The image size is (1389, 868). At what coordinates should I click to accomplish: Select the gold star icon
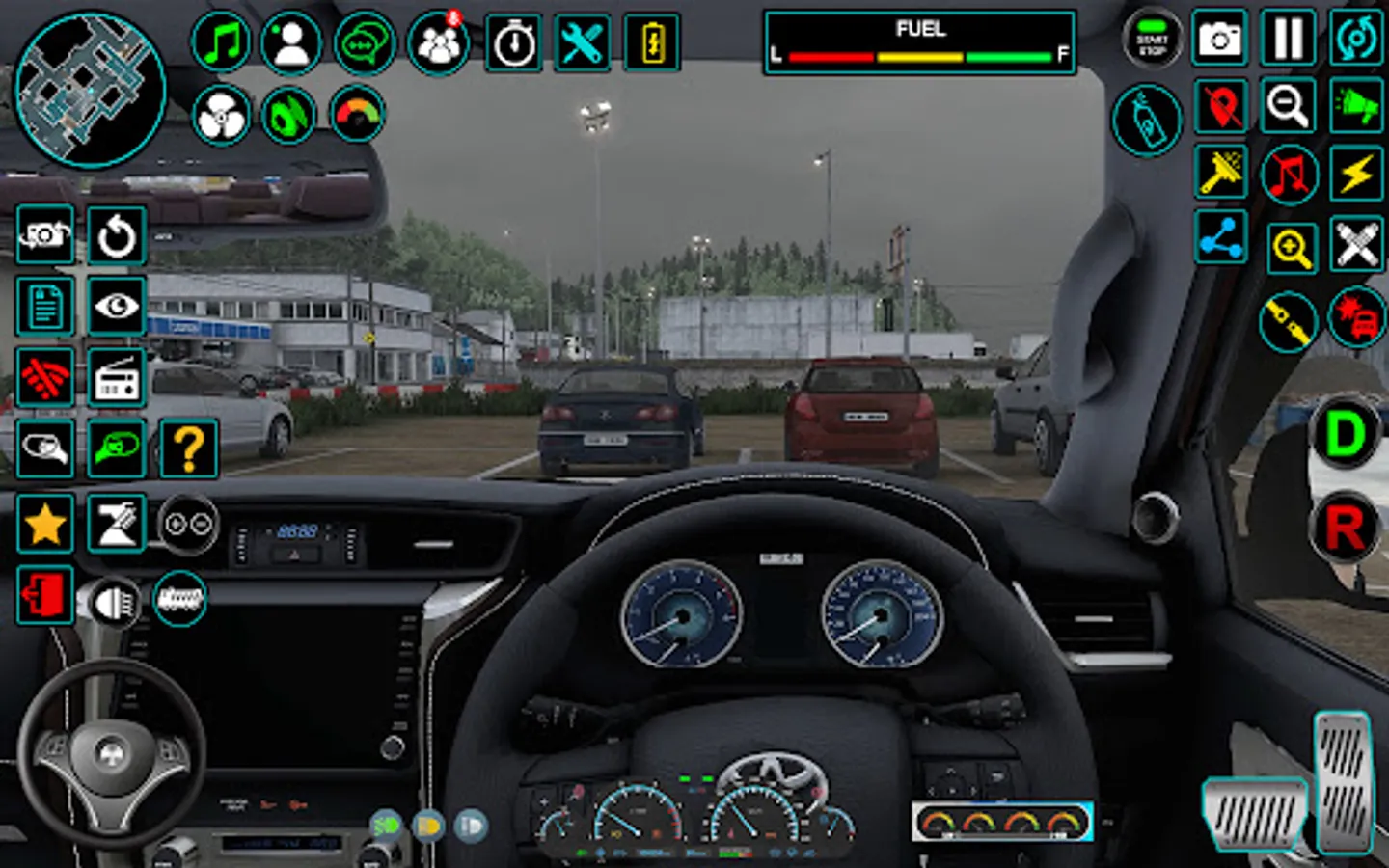(x=45, y=525)
